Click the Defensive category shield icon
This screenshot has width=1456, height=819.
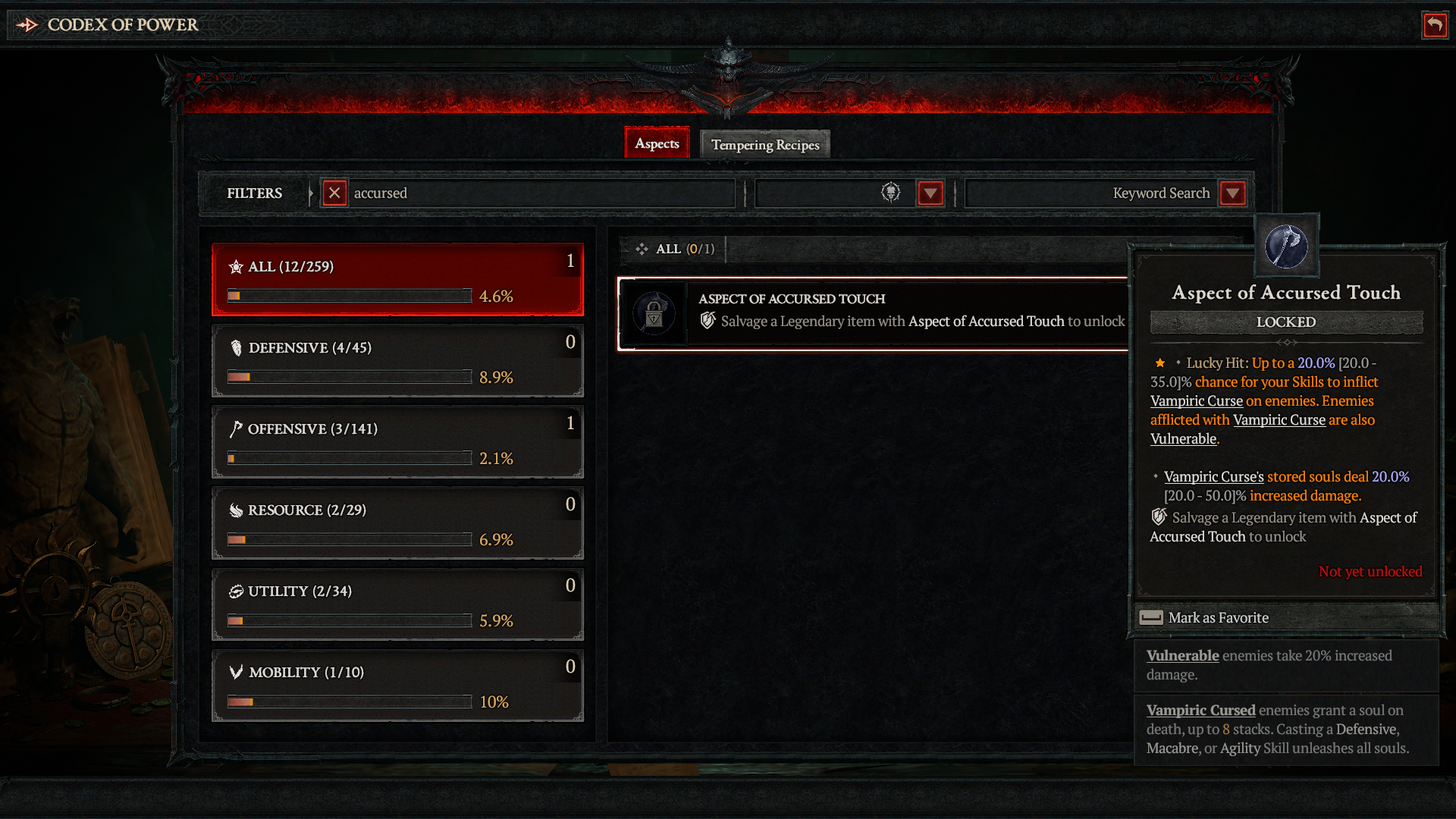coord(237,348)
